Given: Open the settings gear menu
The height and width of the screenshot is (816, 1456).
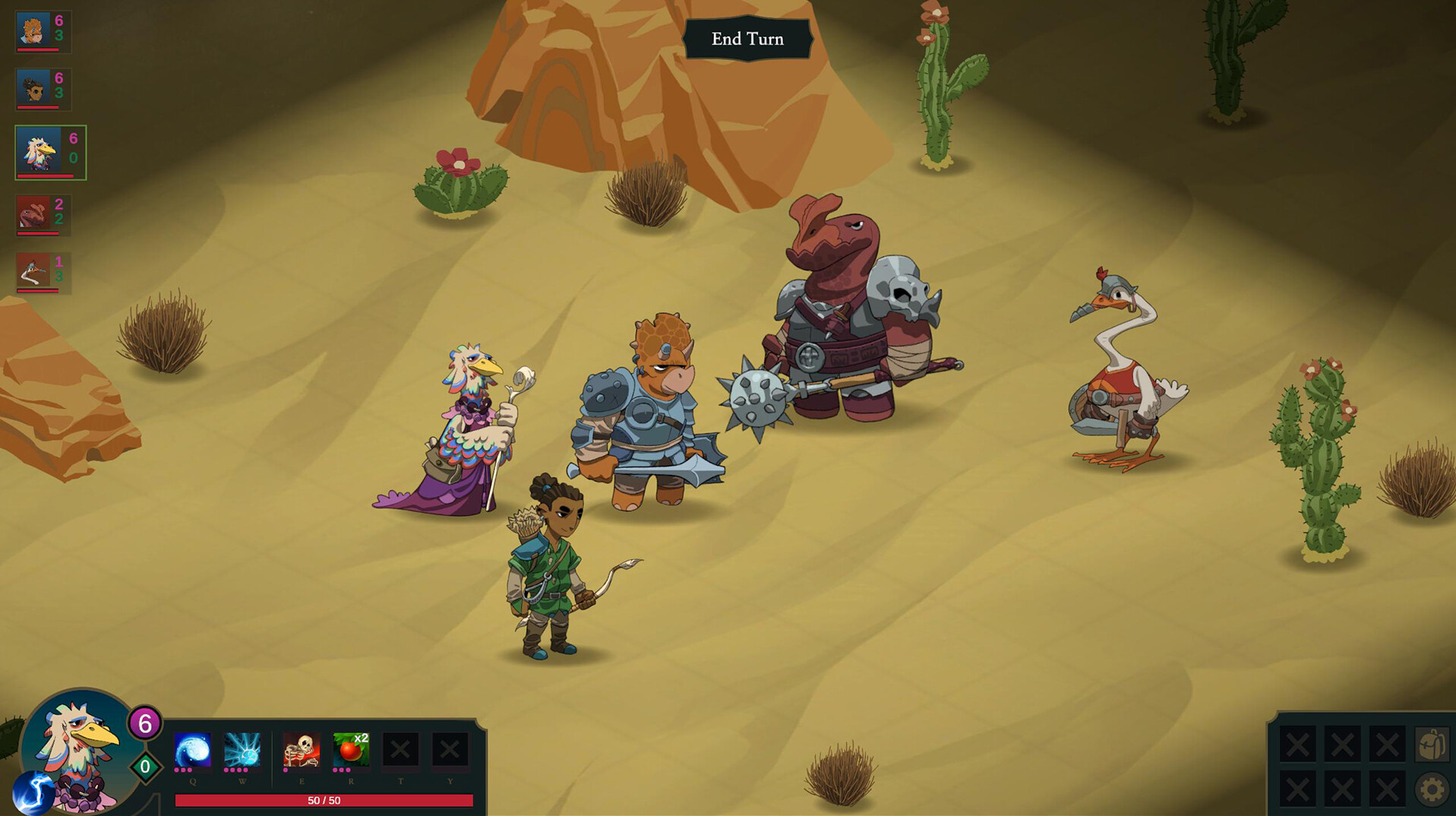Looking at the screenshot, I should 1431,790.
